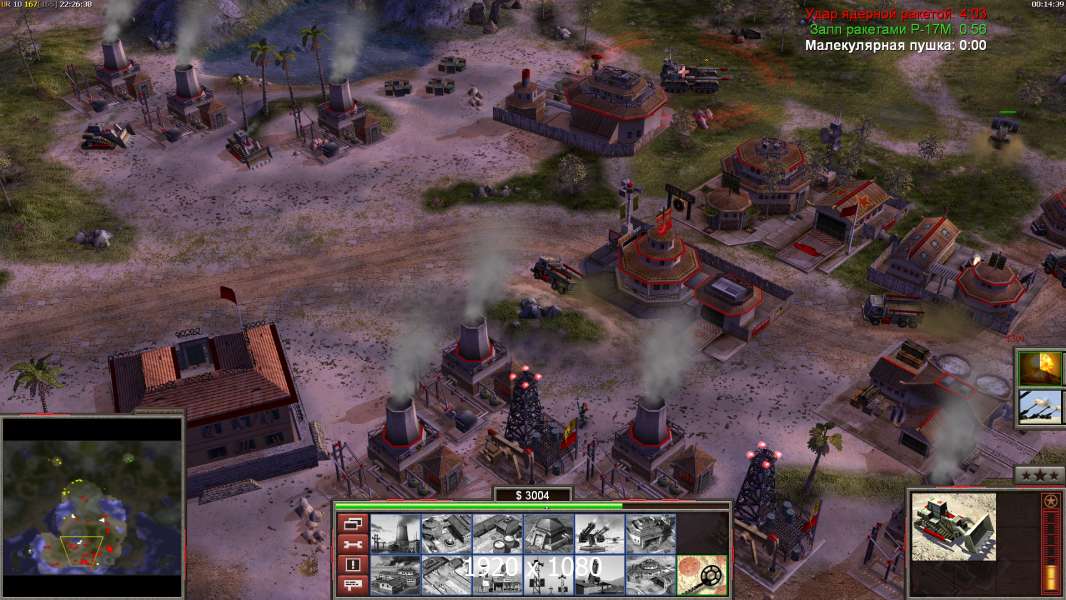The height and width of the screenshot is (600, 1066).
Task: Click the exclamation mark alert button
Action: tap(352, 564)
